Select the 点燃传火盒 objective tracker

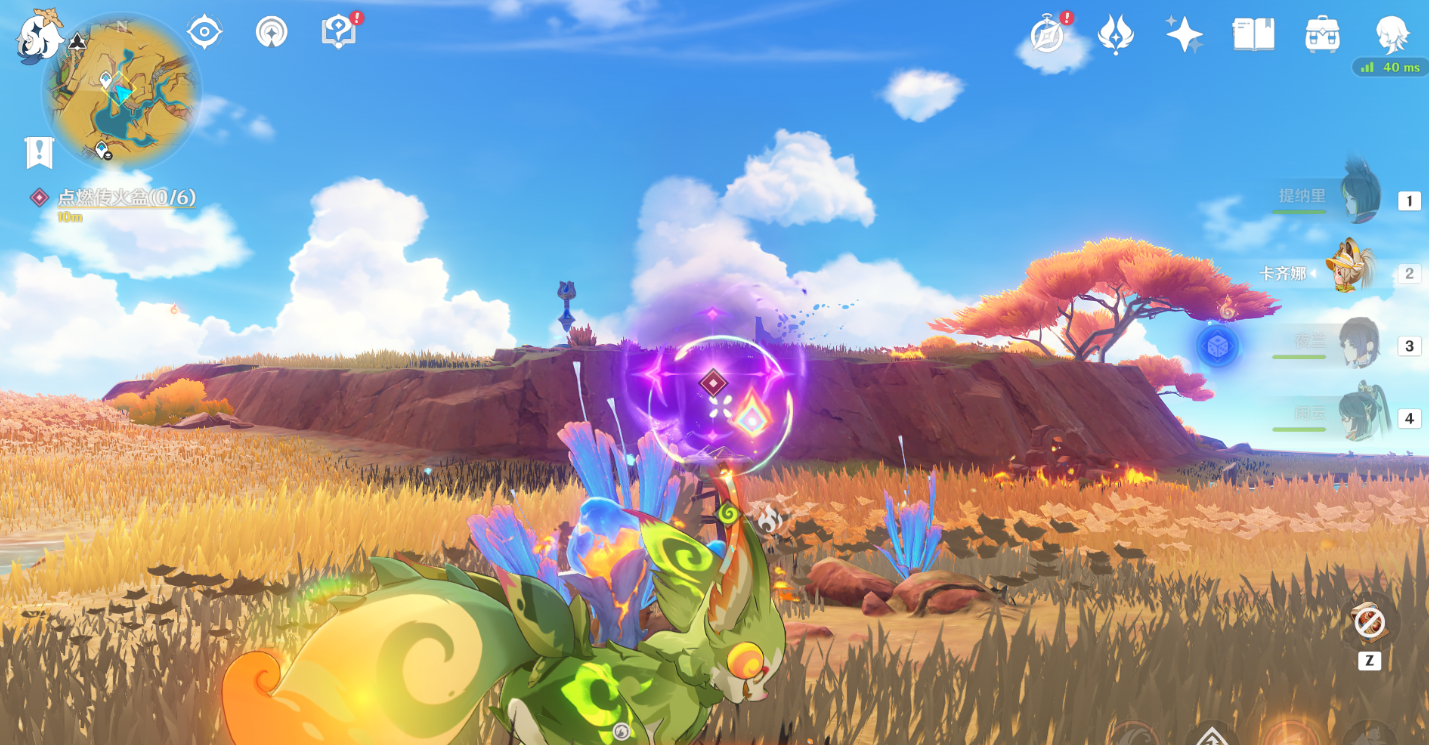click(125, 198)
